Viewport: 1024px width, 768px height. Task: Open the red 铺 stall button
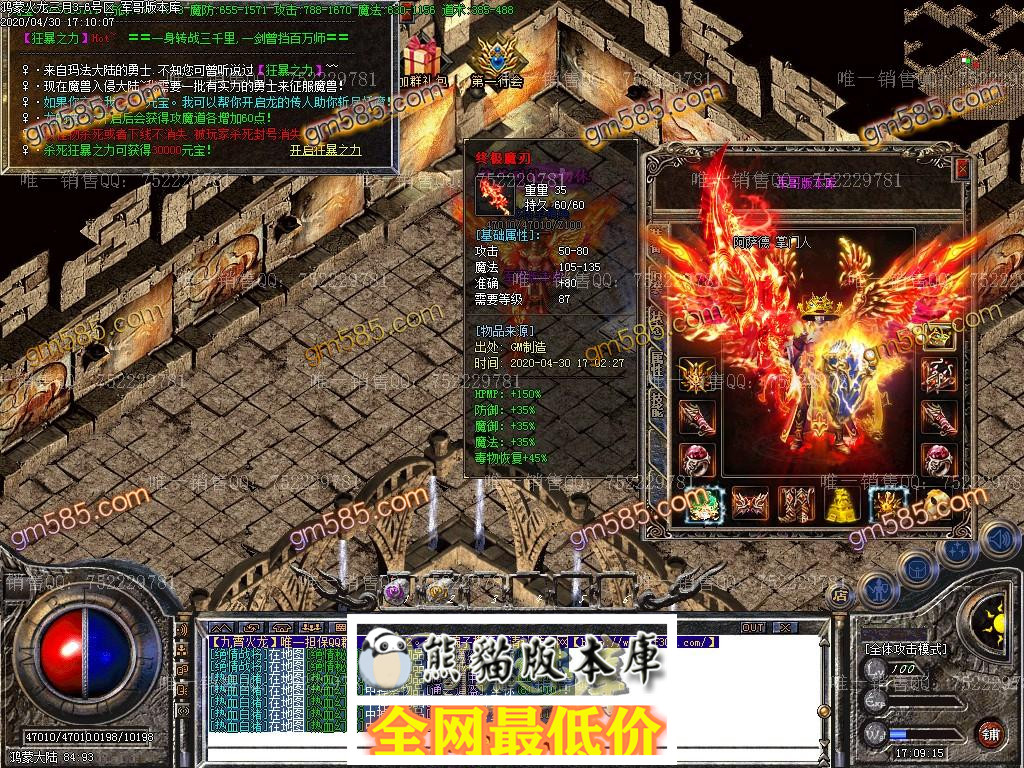coord(991,734)
